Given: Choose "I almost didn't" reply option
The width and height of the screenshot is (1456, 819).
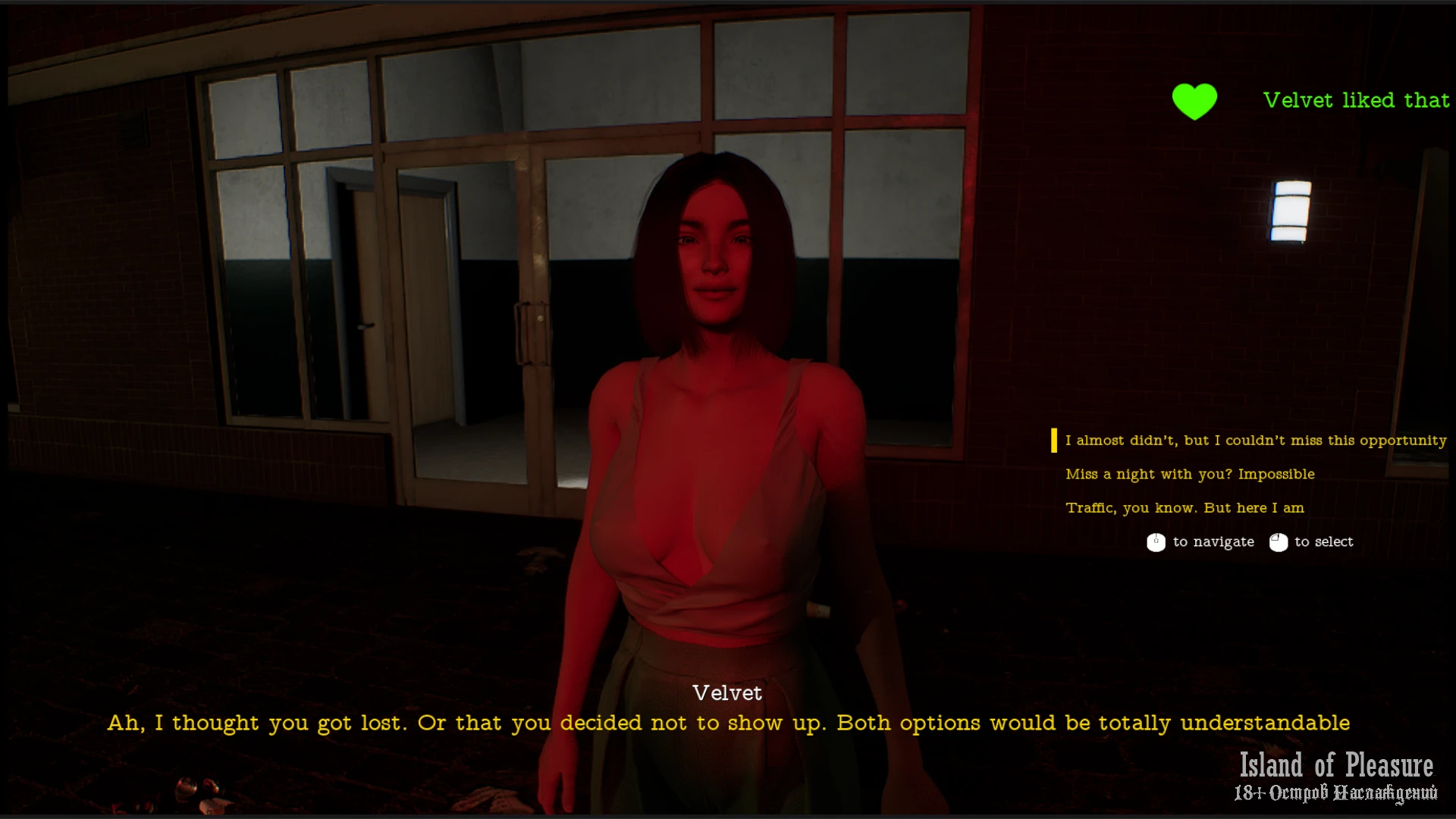Looking at the screenshot, I should click(x=1255, y=441).
